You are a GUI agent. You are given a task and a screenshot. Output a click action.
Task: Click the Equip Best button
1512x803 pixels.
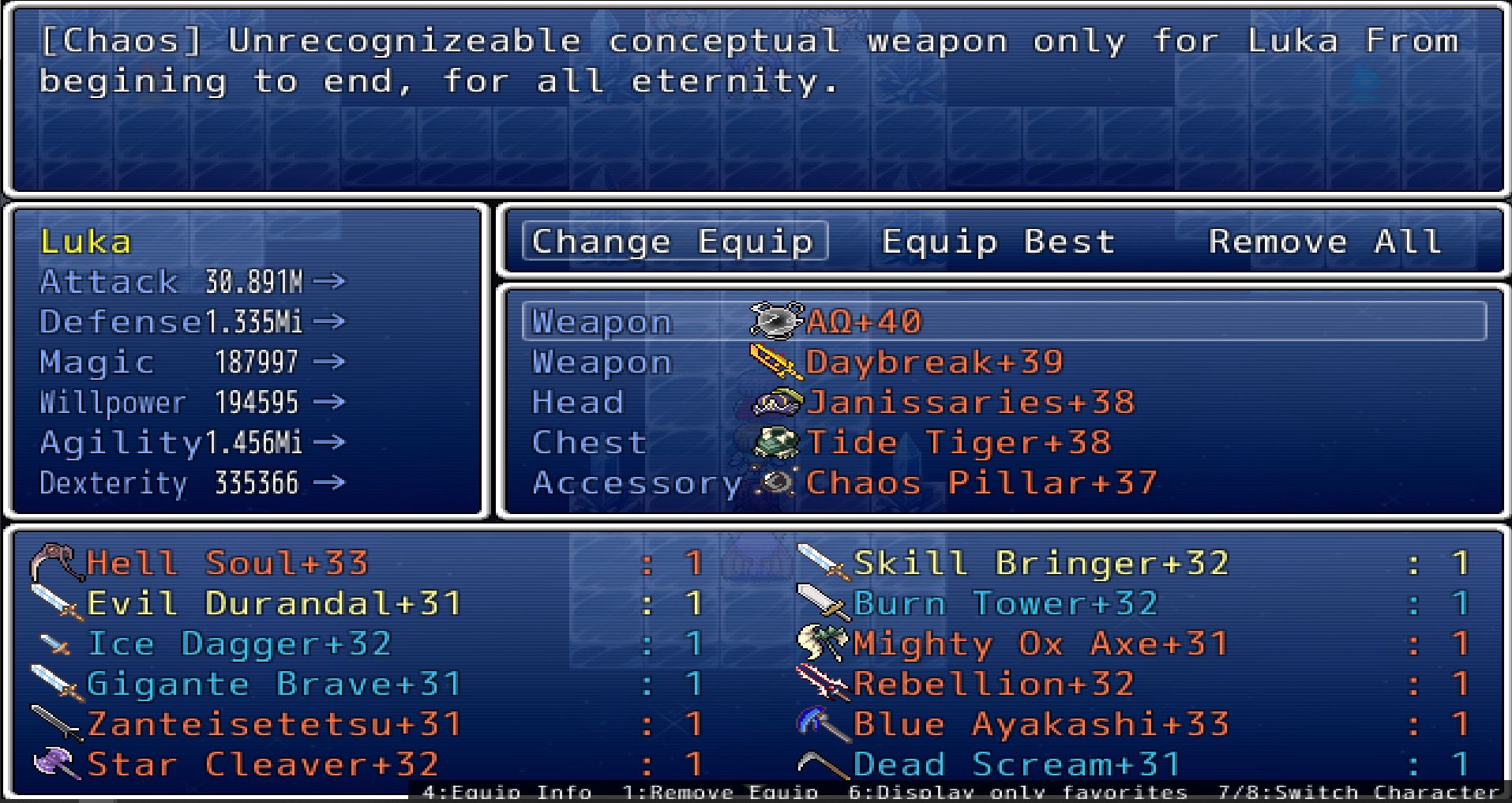[998, 242]
